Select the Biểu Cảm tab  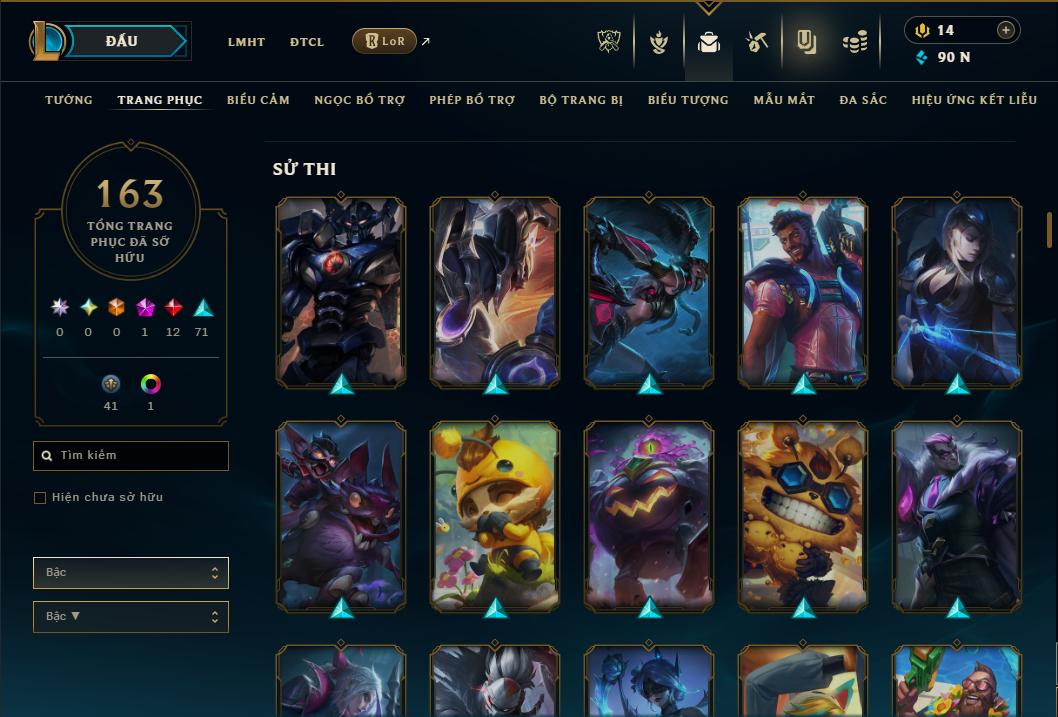click(258, 100)
